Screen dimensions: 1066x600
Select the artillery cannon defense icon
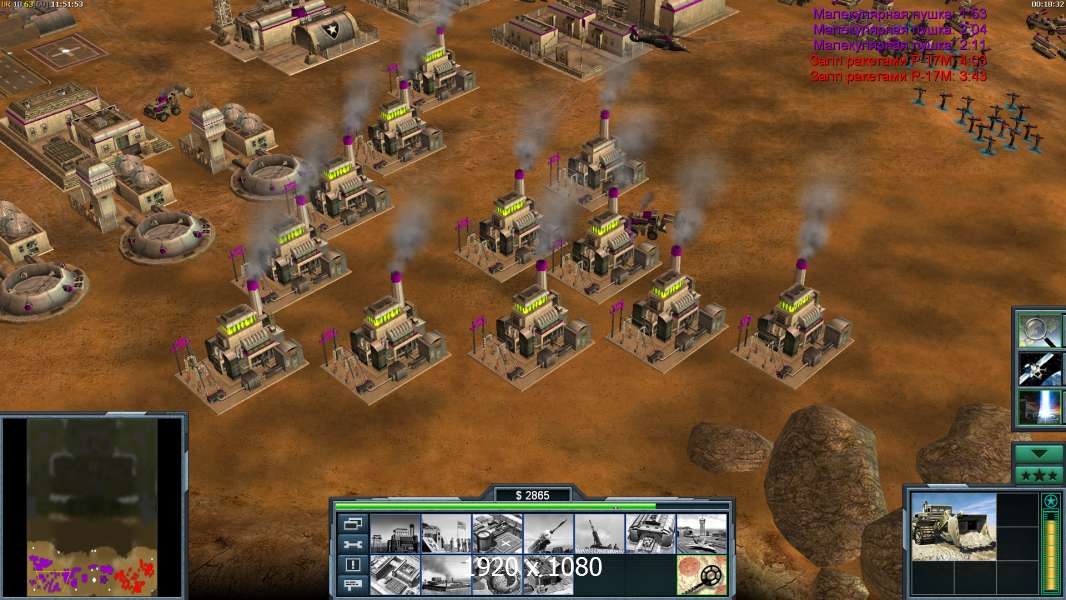(598, 534)
